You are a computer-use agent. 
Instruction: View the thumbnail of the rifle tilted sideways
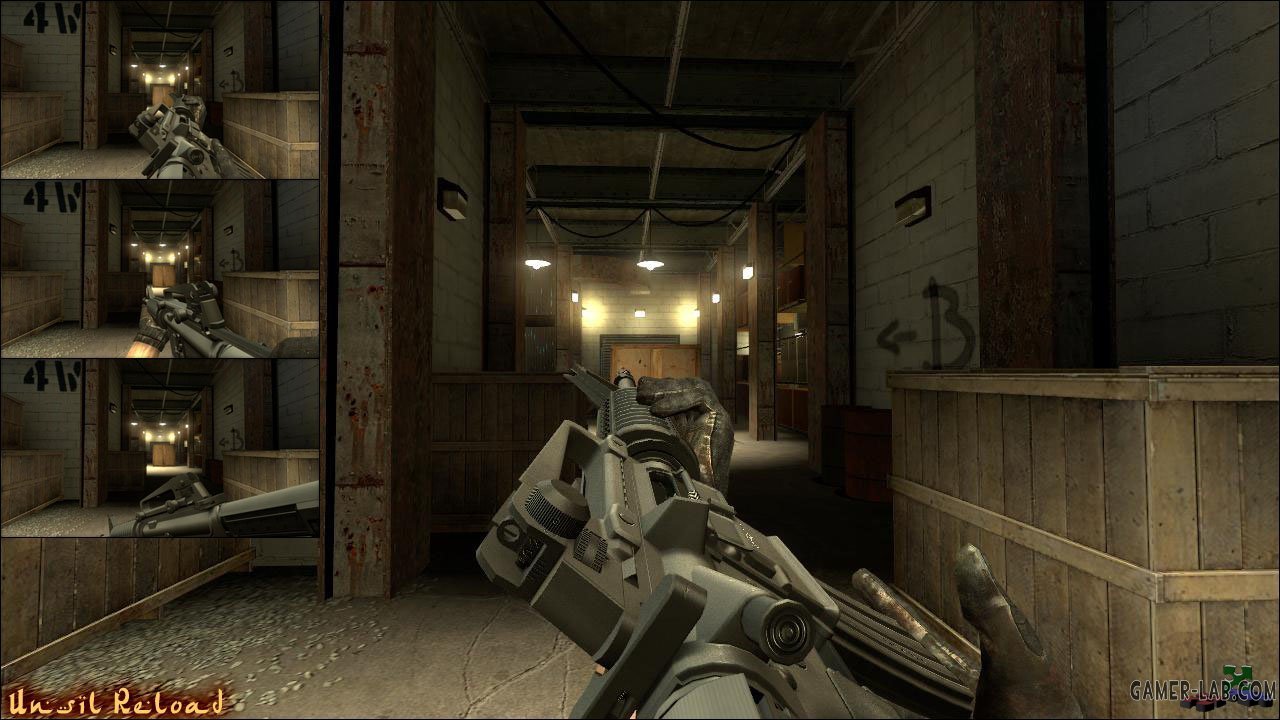tap(160, 449)
